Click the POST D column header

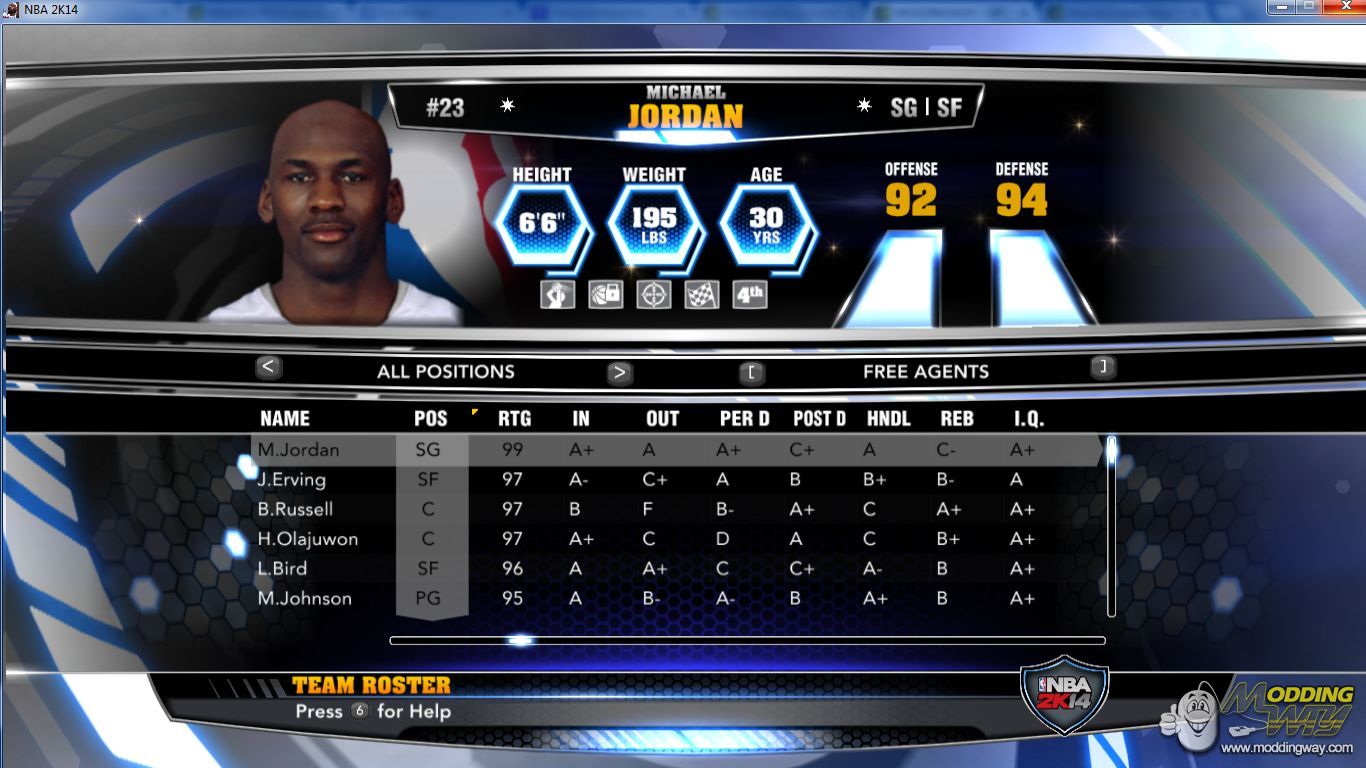[819, 419]
